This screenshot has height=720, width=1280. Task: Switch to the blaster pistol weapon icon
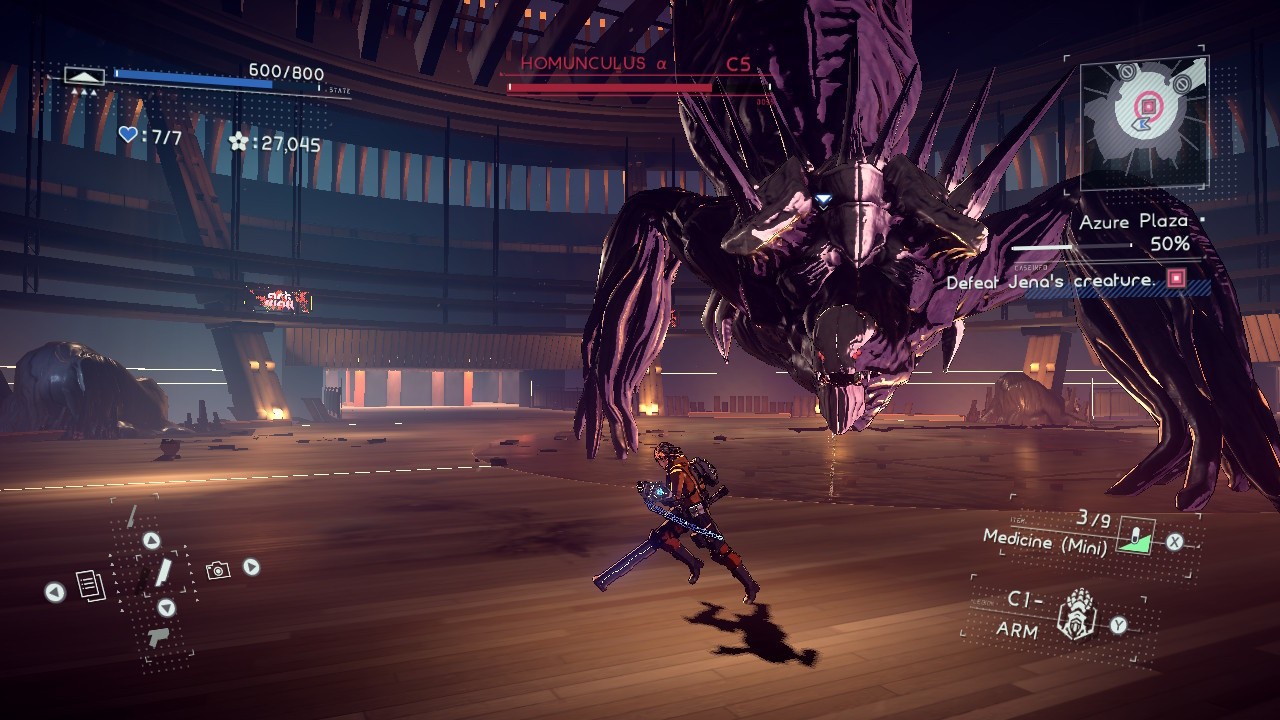[157, 636]
